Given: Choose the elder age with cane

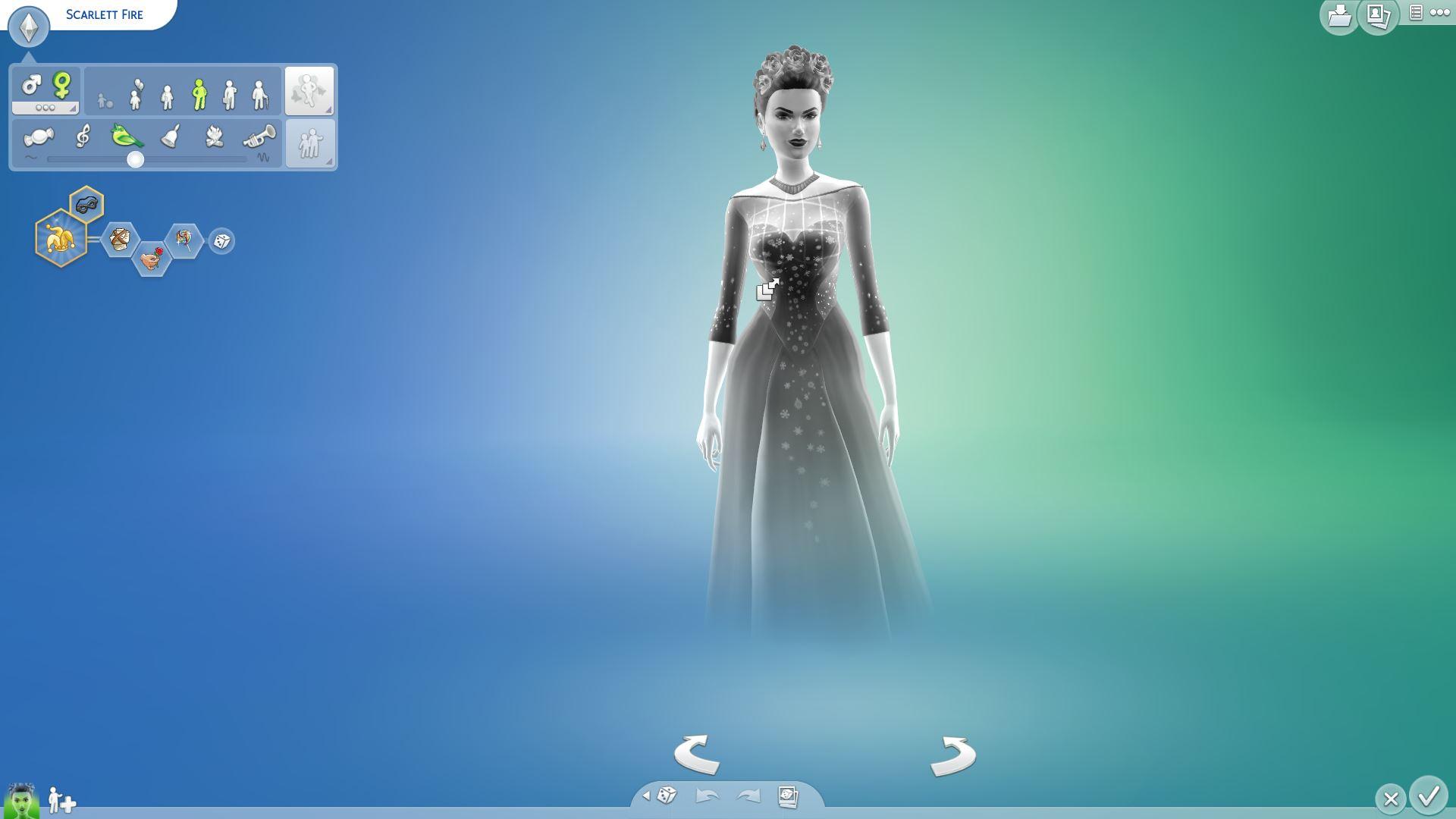Looking at the screenshot, I should (260, 96).
